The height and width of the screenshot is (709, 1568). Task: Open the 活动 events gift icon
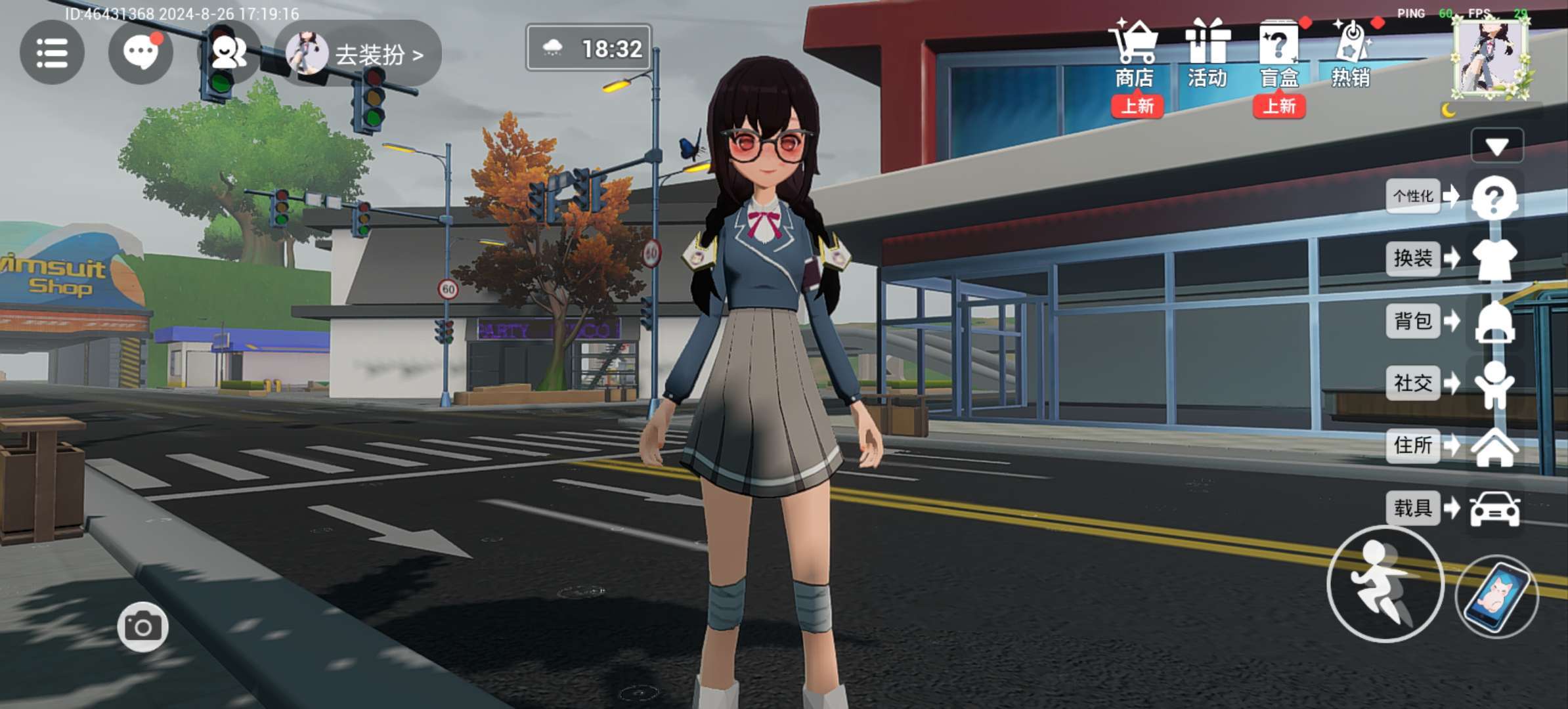(1207, 54)
